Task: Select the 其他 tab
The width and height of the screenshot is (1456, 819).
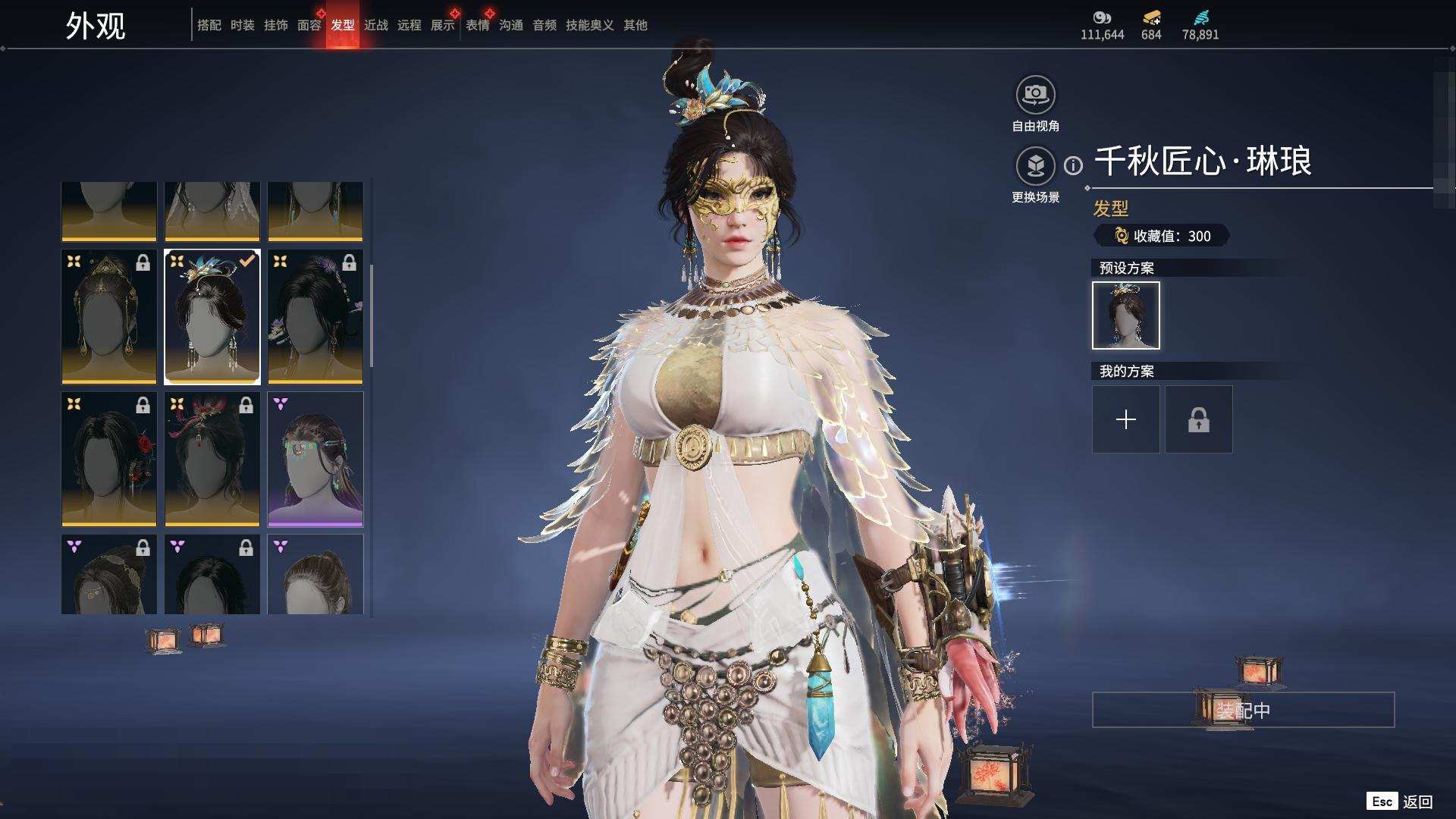Action: 635,25
